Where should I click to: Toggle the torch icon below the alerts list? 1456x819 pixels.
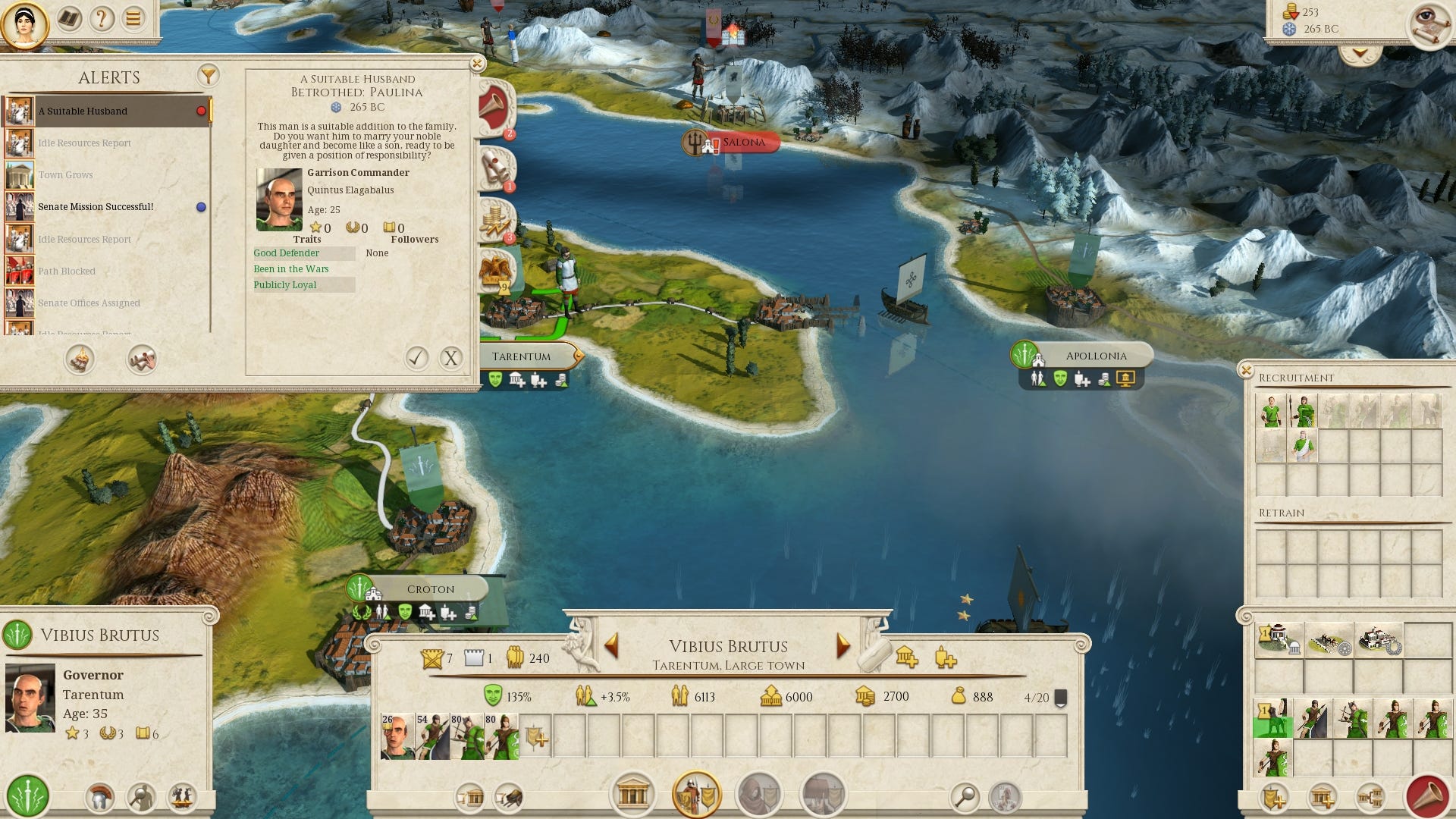point(79,360)
